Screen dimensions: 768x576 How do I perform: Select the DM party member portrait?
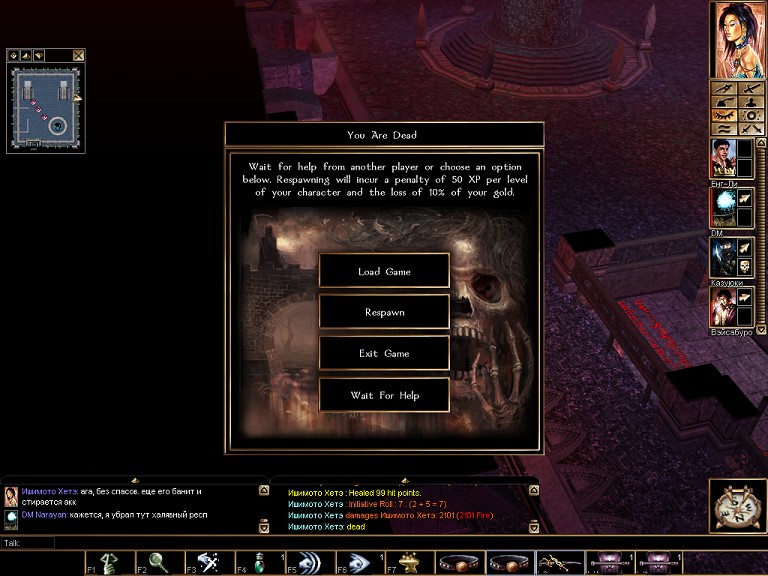tap(723, 207)
